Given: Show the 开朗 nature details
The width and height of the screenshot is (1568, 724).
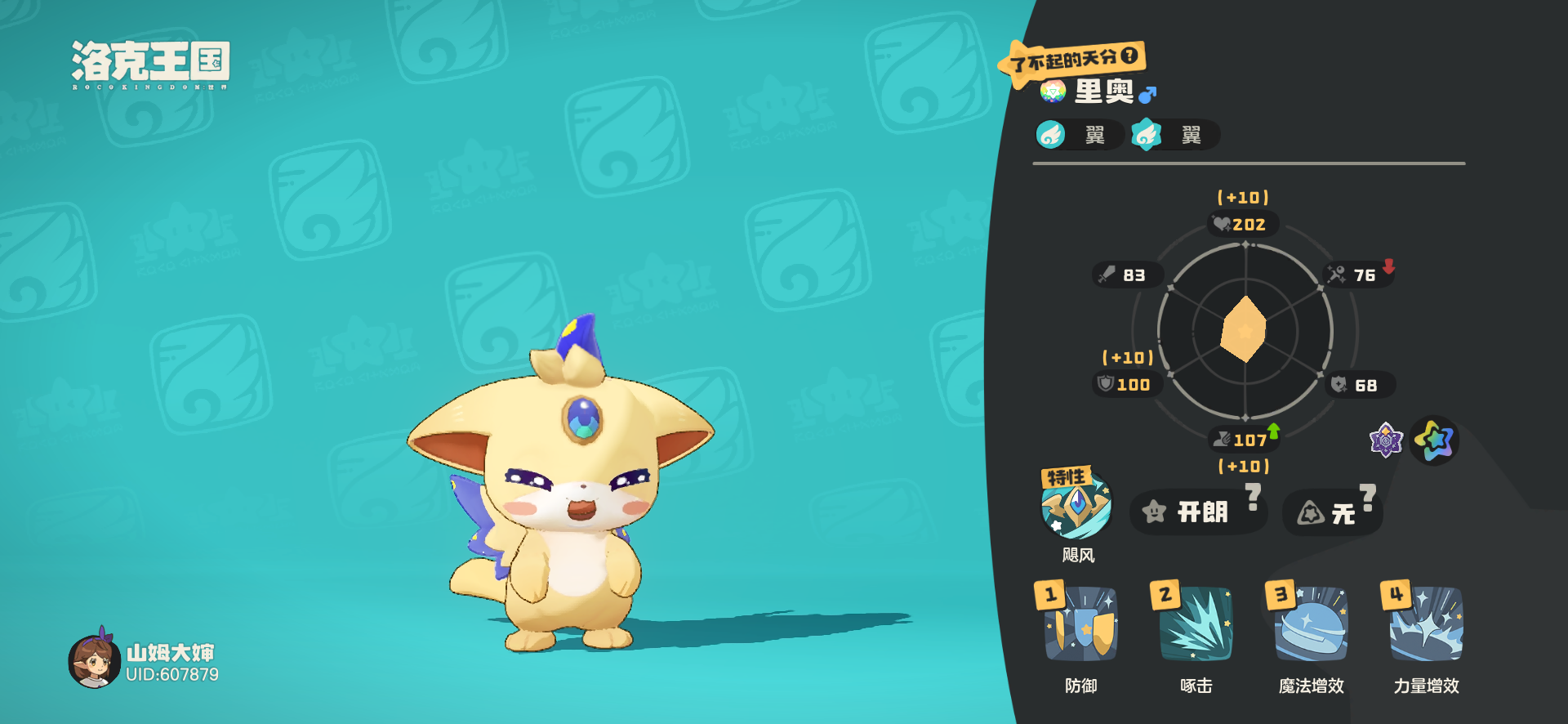Looking at the screenshot, I should 1197,512.
